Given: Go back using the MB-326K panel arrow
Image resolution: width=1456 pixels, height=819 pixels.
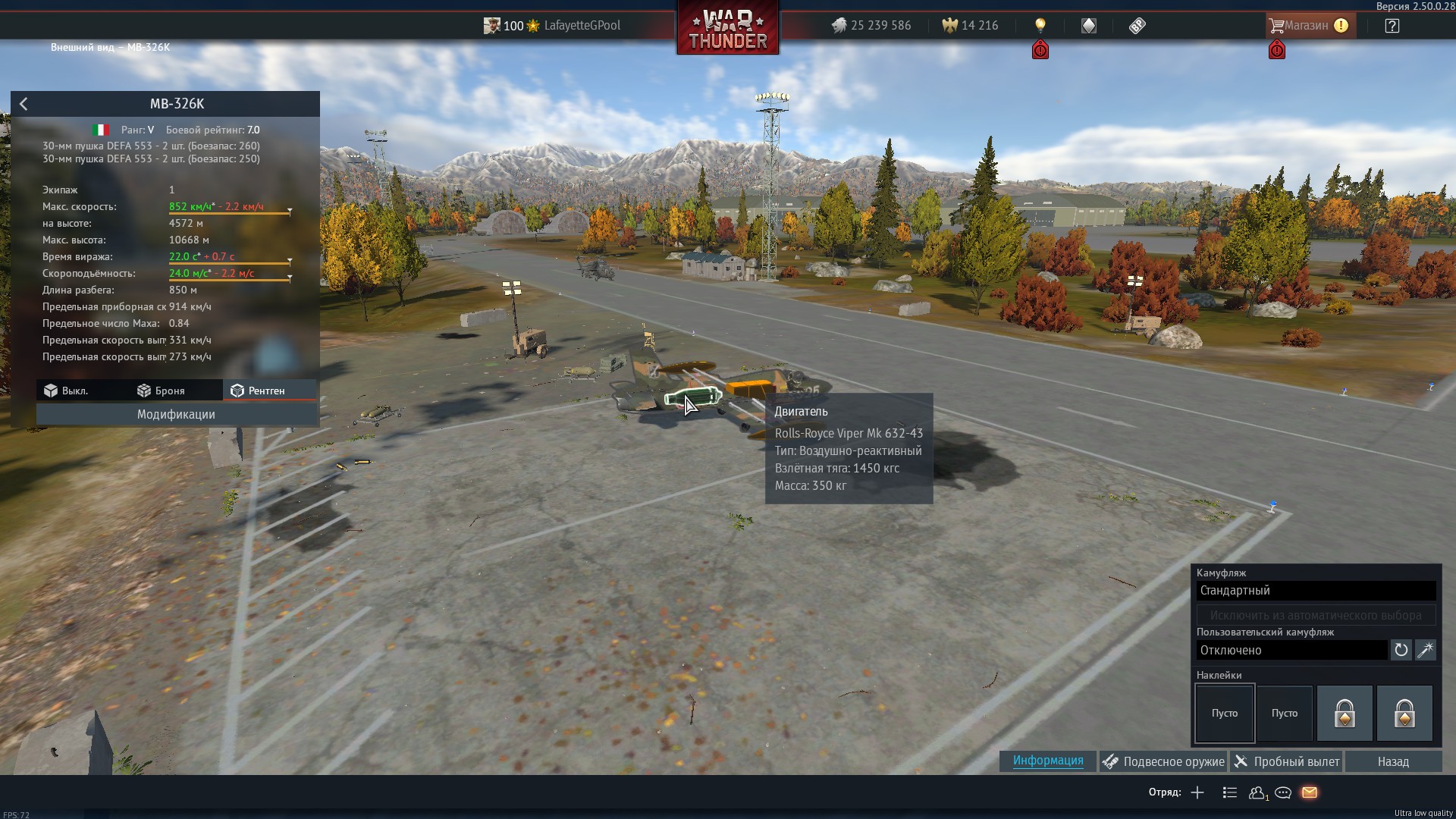Looking at the screenshot, I should (x=24, y=104).
